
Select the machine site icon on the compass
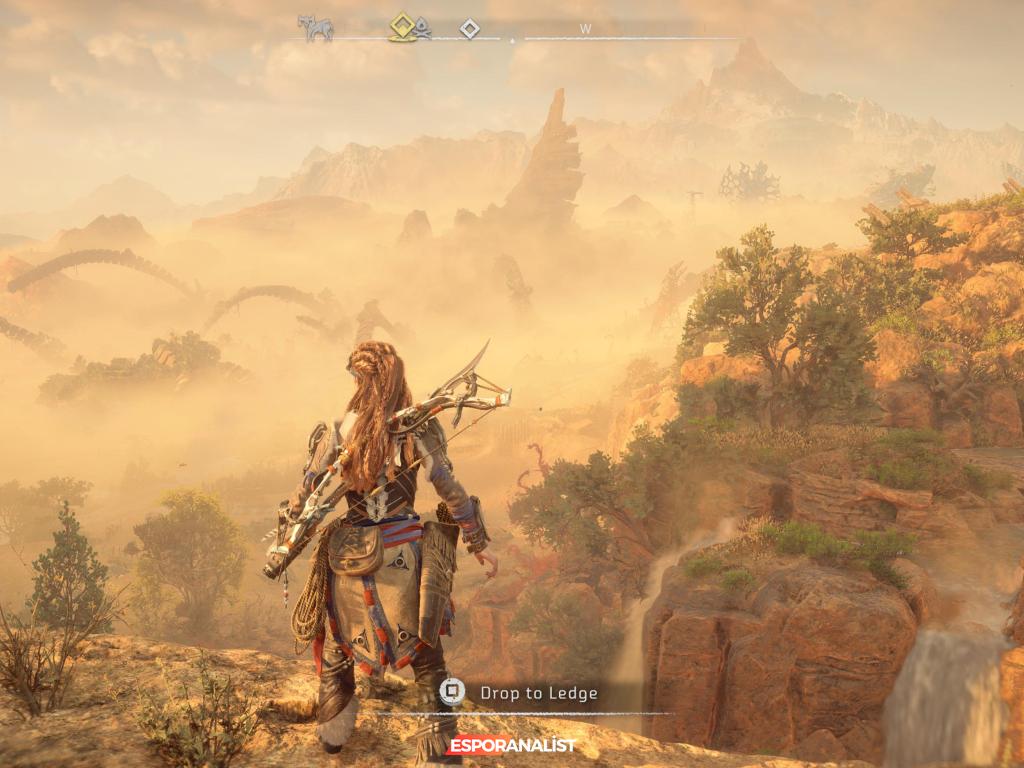[315, 27]
